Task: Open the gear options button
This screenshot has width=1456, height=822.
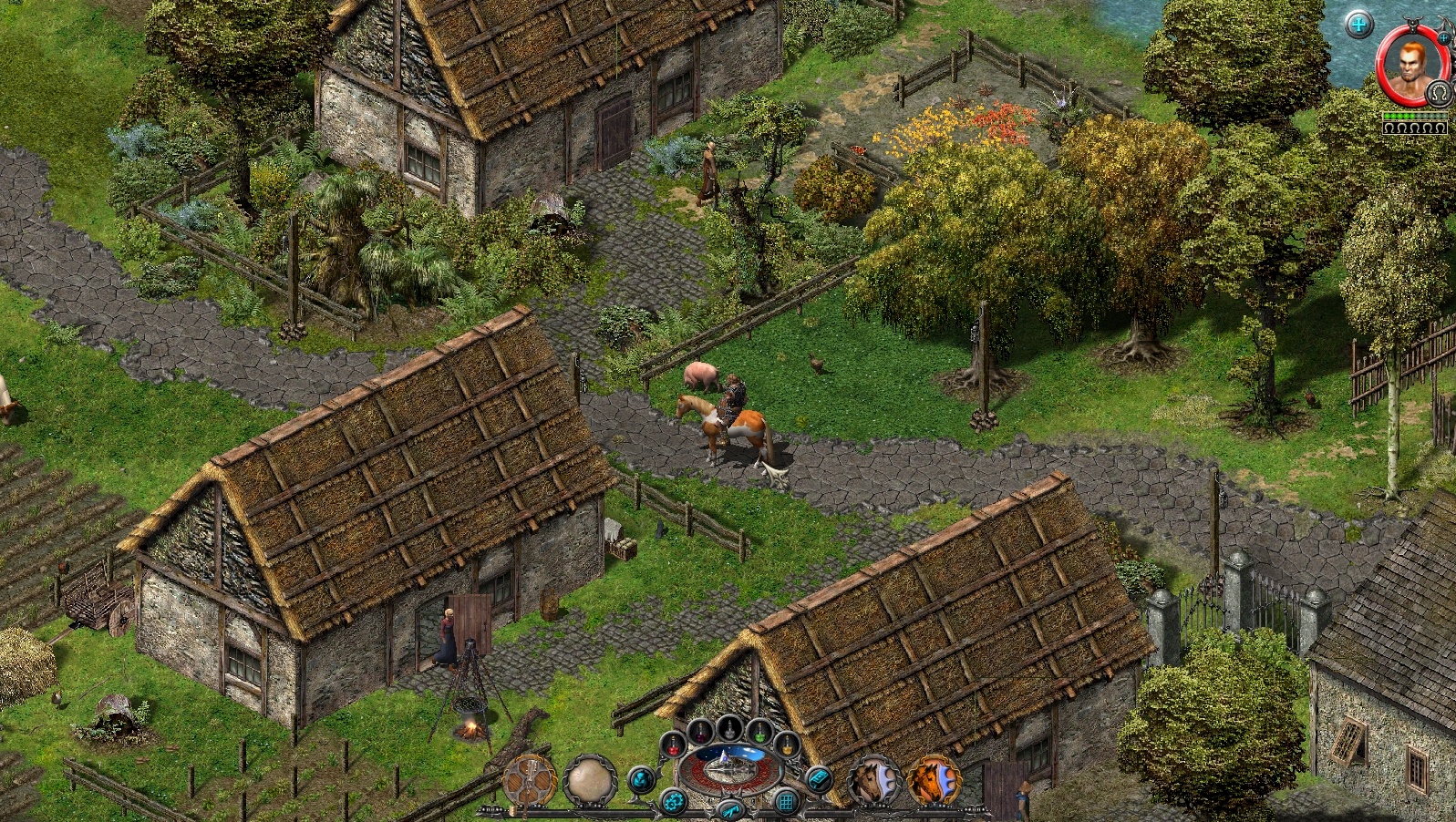Action: point(673,803)
